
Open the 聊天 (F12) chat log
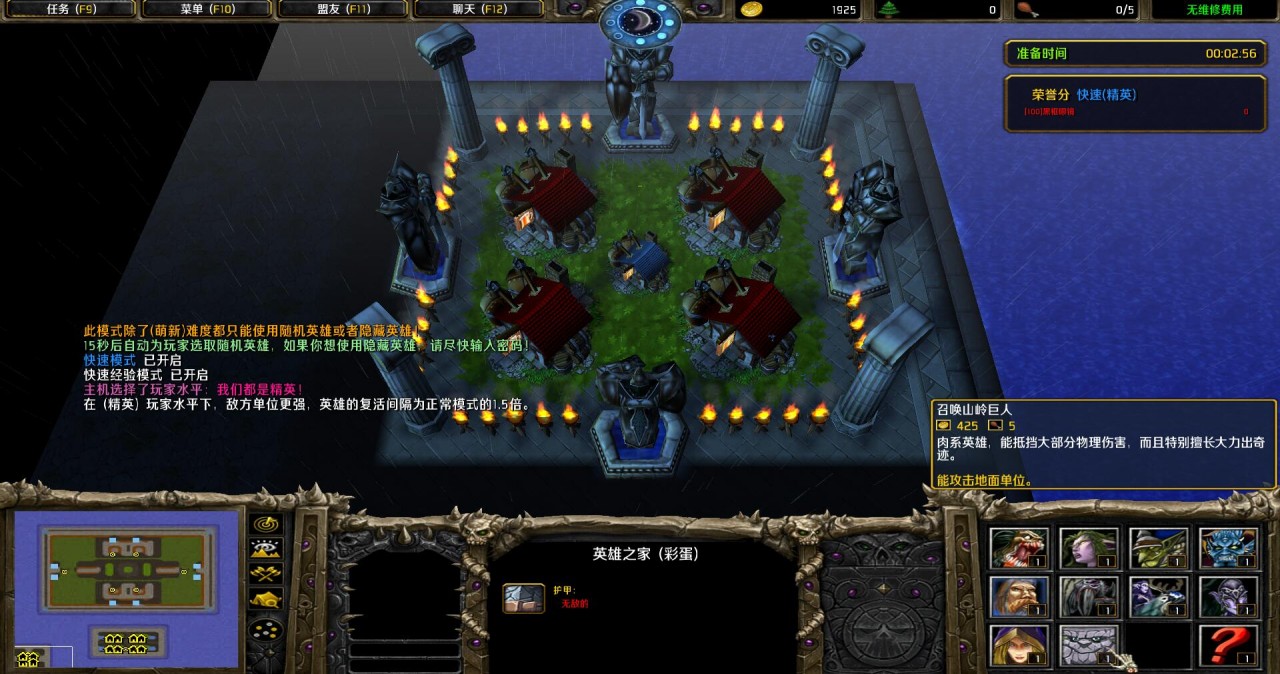click(x=478, y=9)
